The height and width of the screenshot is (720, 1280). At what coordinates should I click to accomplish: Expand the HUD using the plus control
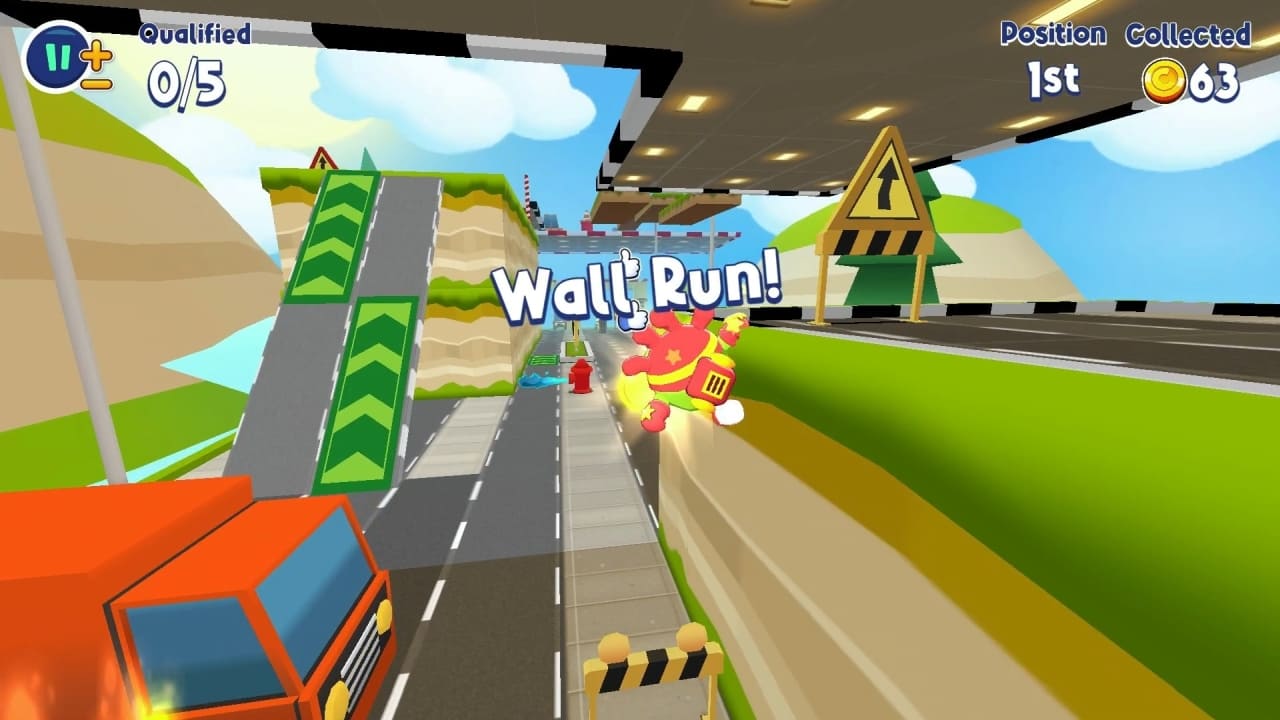pos(96,55)
